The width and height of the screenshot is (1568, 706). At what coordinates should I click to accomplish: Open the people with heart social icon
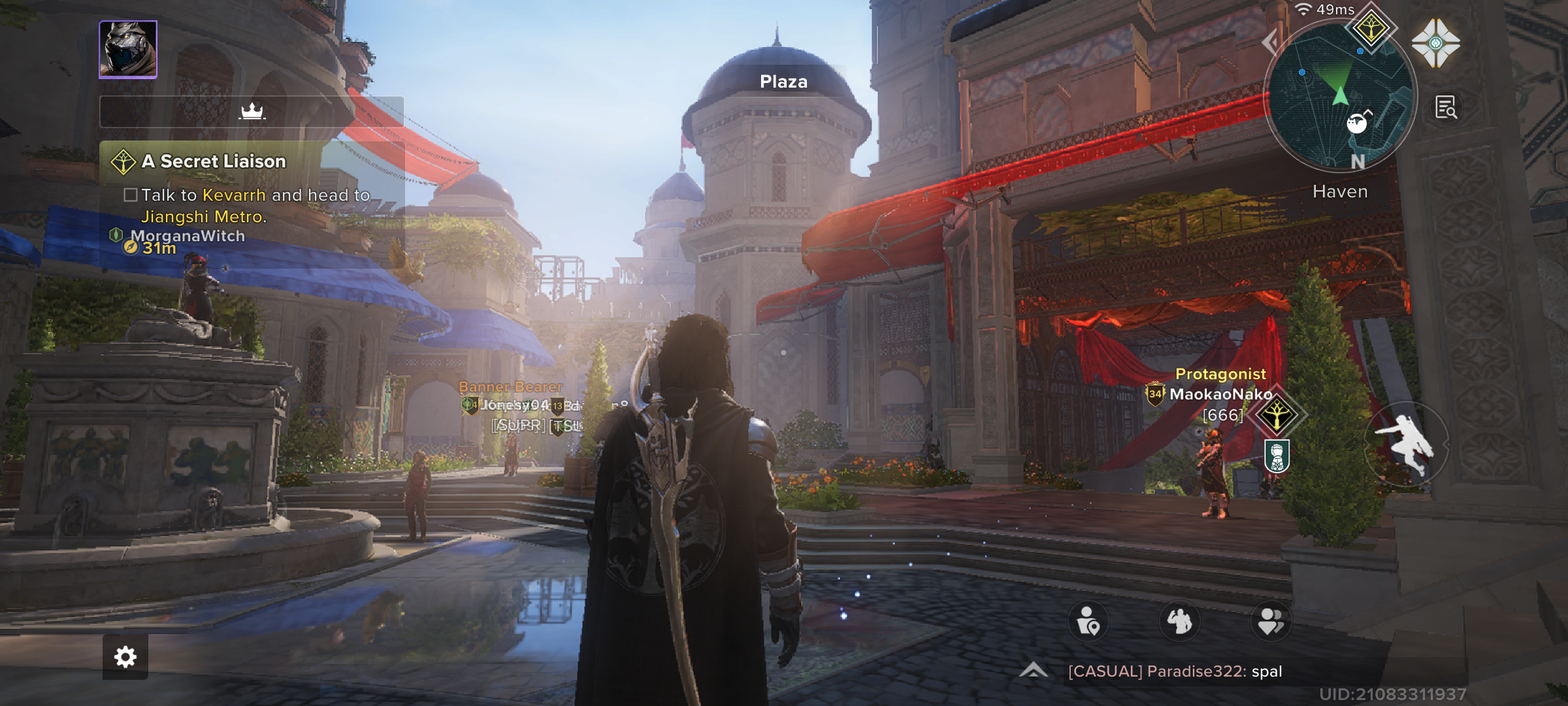pos(1271,621)
